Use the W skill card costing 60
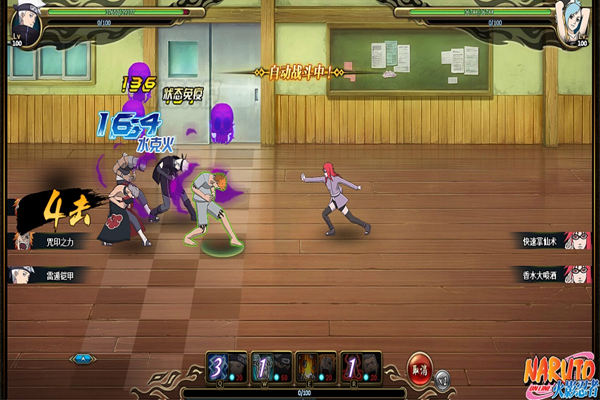 271,367
